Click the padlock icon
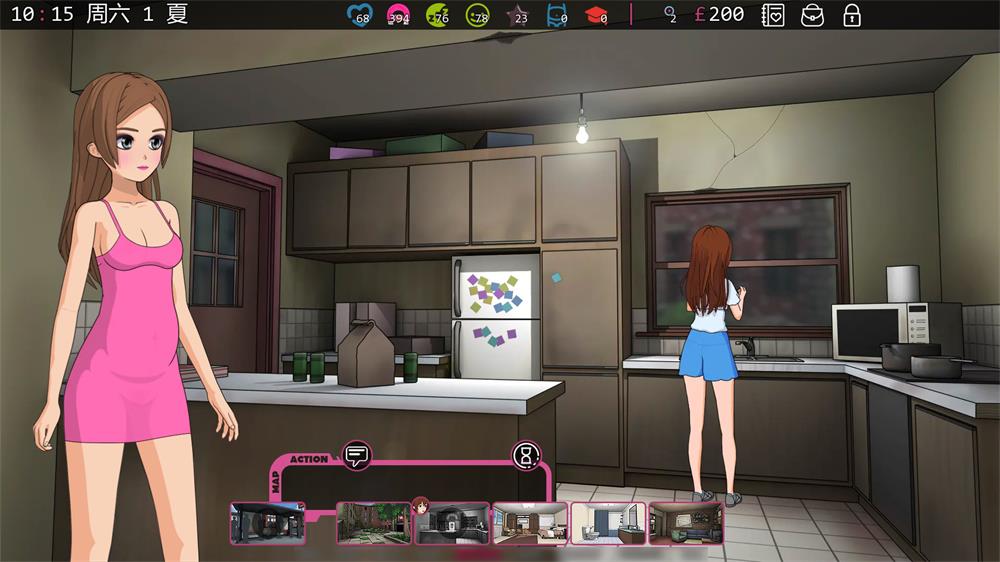 click(x=852, y=15)
